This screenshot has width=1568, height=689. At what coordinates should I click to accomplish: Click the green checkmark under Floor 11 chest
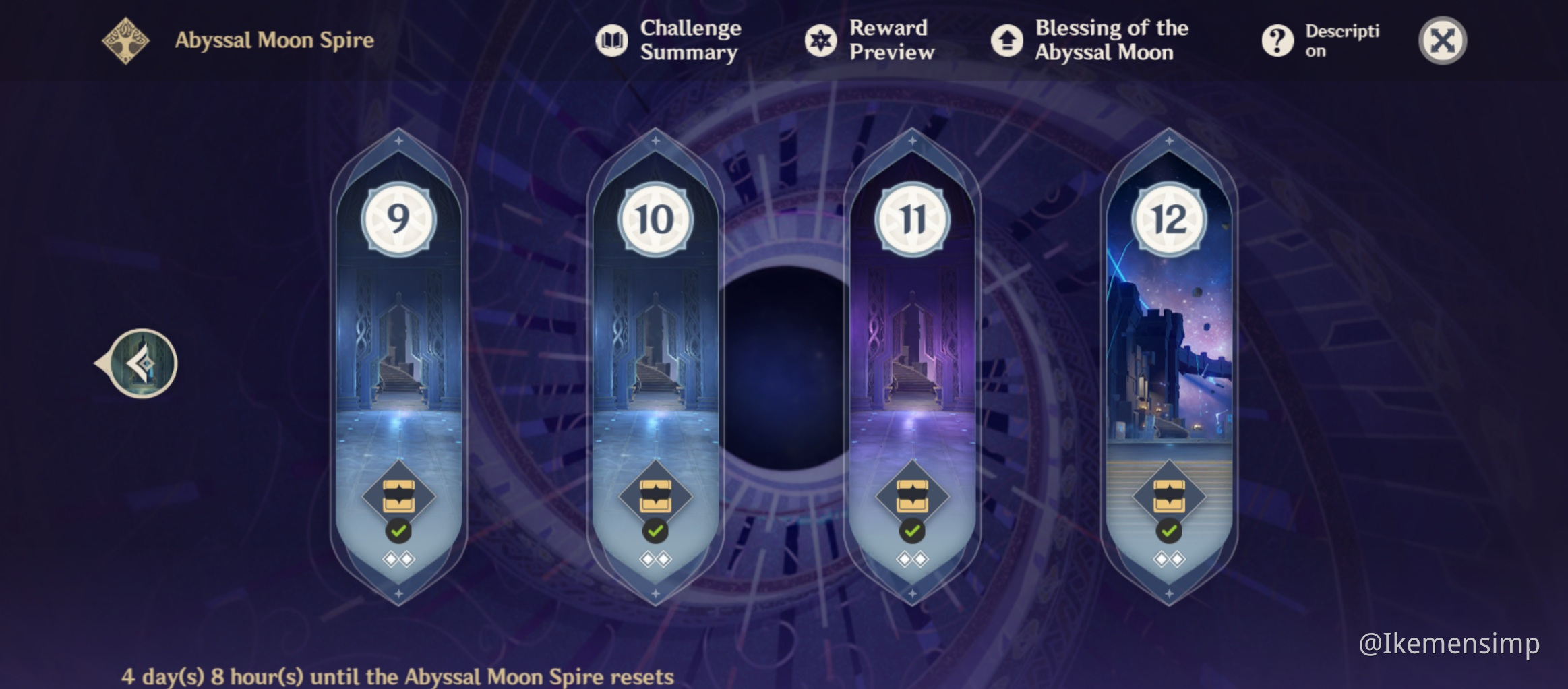coord(911,531)
